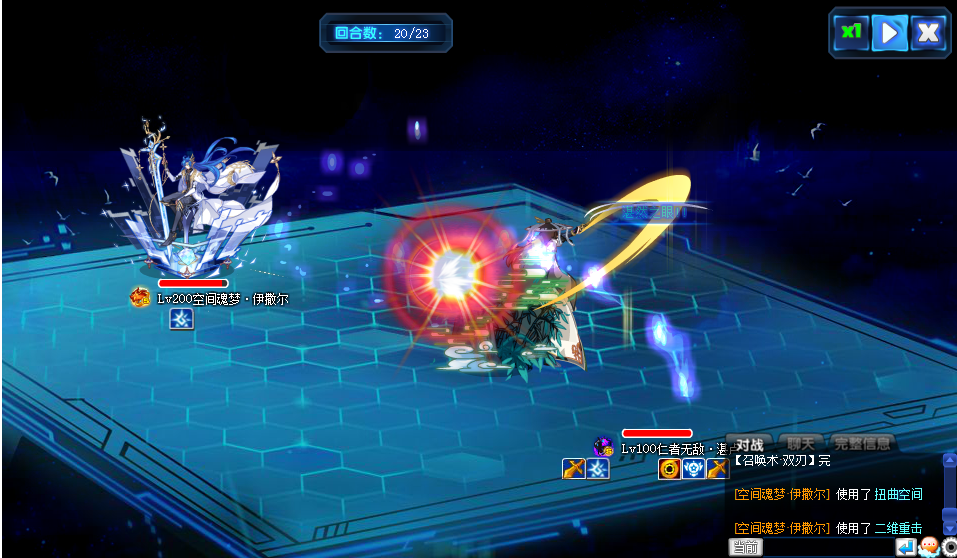
Task: Inspect the golden ring status icon
Action: point(670,468)
